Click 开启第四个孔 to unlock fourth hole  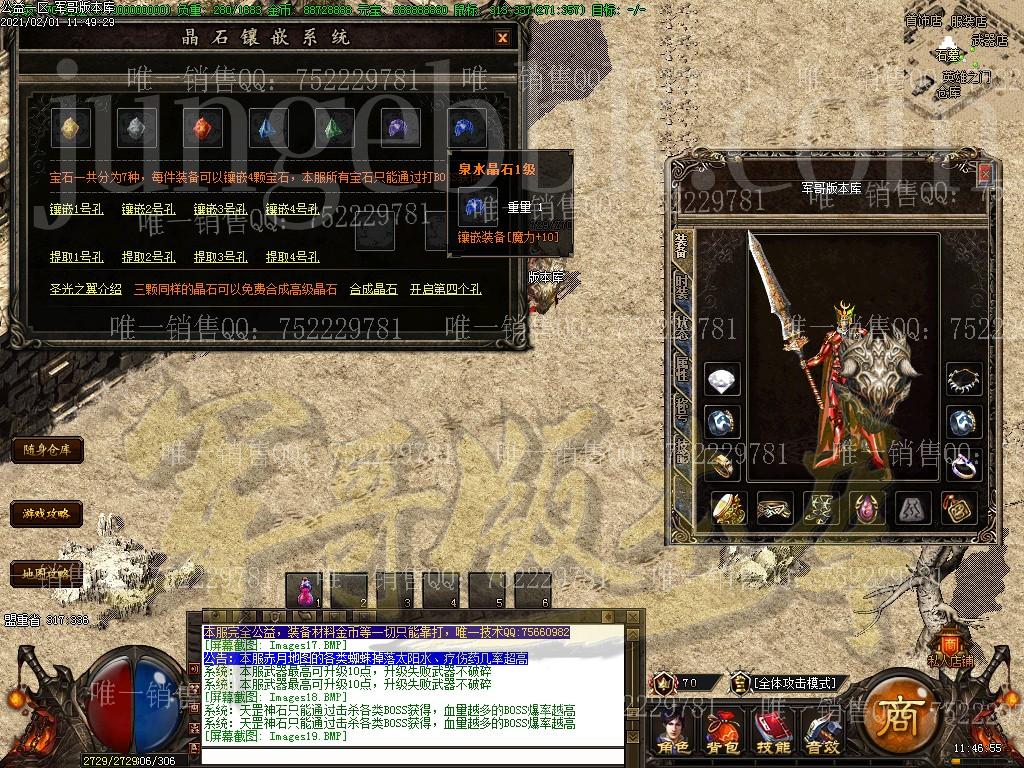coord(445,289)
